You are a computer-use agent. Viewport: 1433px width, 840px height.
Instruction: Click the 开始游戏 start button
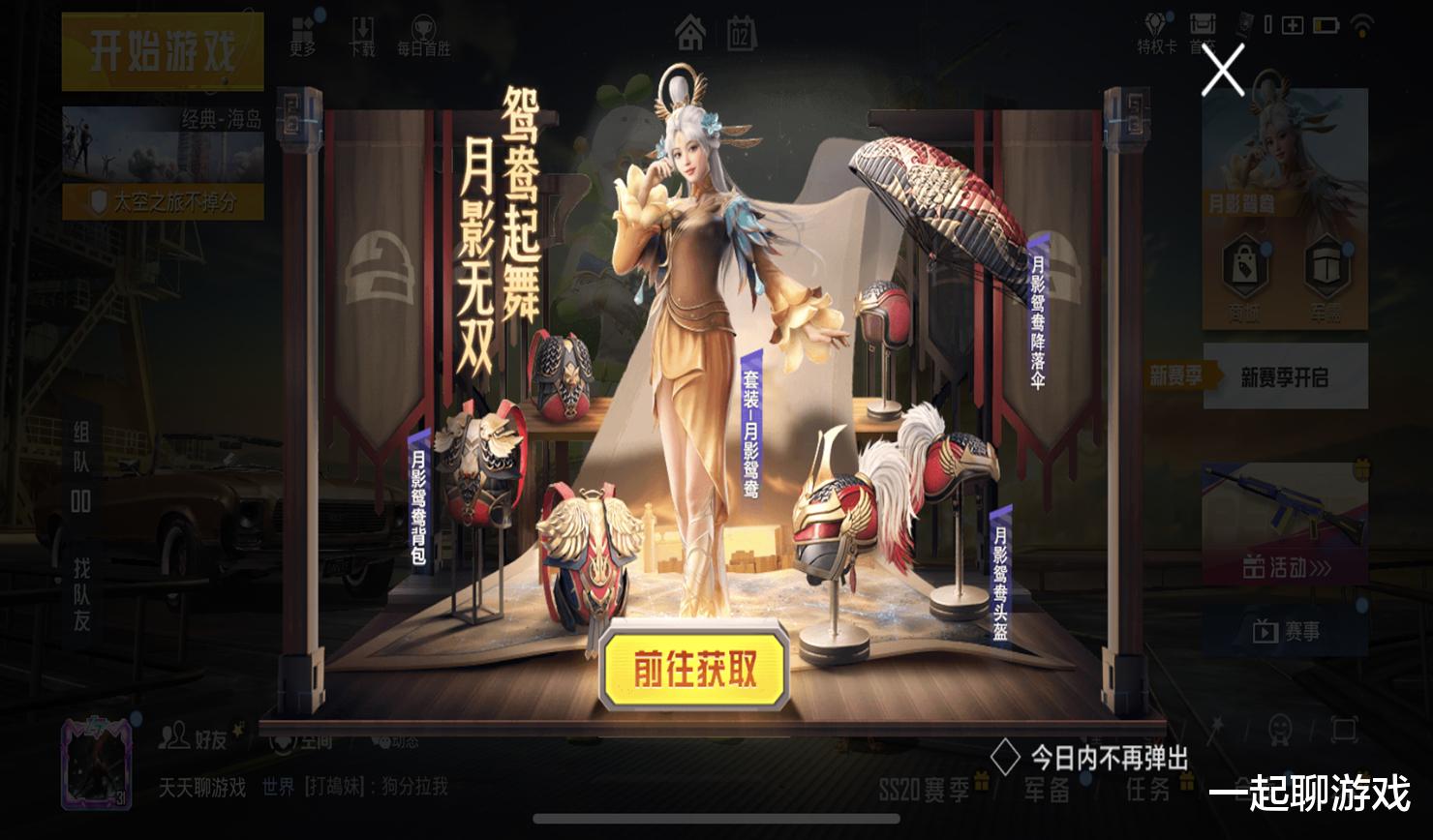(160, 53)
